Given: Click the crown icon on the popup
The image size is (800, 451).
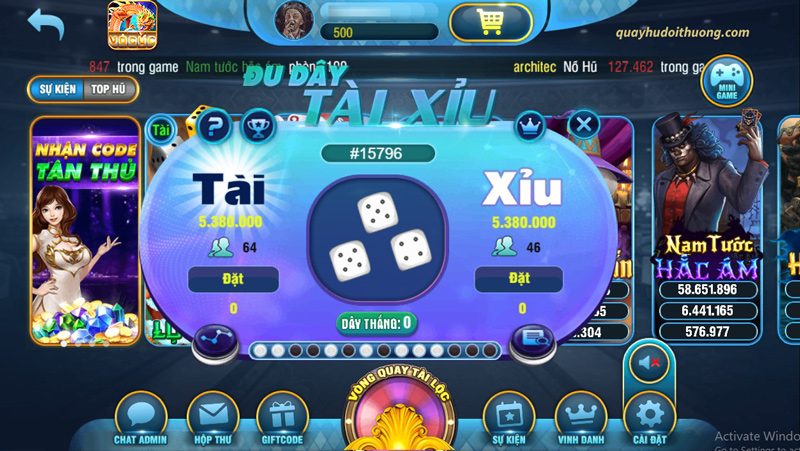Looking at the screenshot, I should (529, 126).
